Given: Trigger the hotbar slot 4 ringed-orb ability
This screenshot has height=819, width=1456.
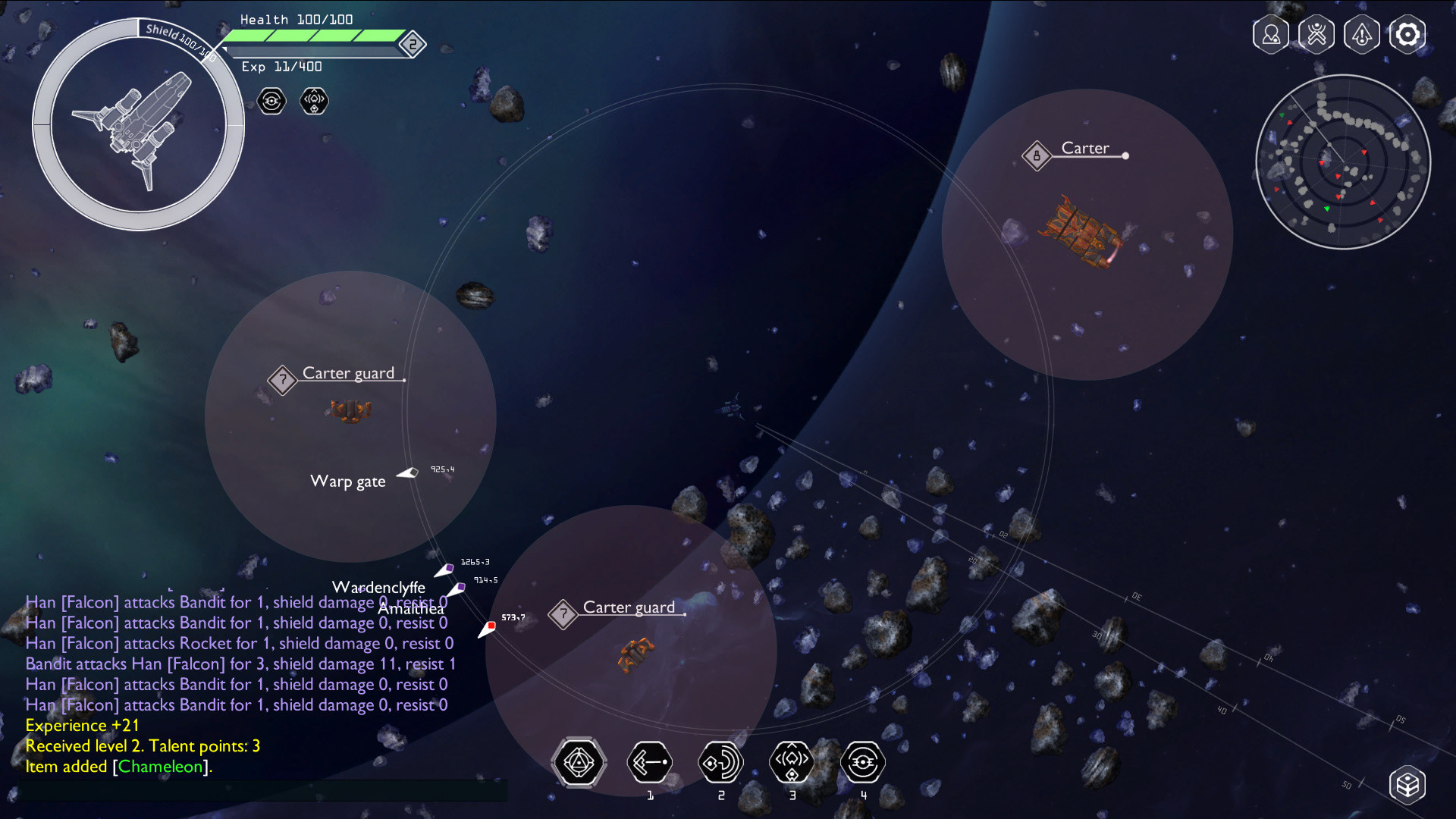Looking at the screenshot, I should click(x=863, y=762).
